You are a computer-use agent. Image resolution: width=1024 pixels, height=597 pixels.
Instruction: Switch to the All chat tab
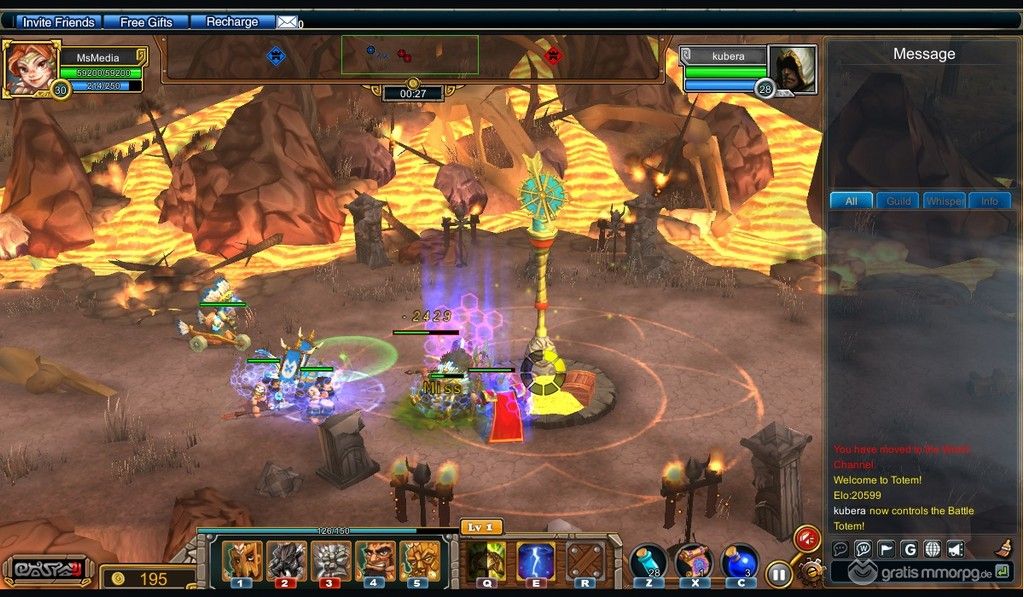[851, 201]
